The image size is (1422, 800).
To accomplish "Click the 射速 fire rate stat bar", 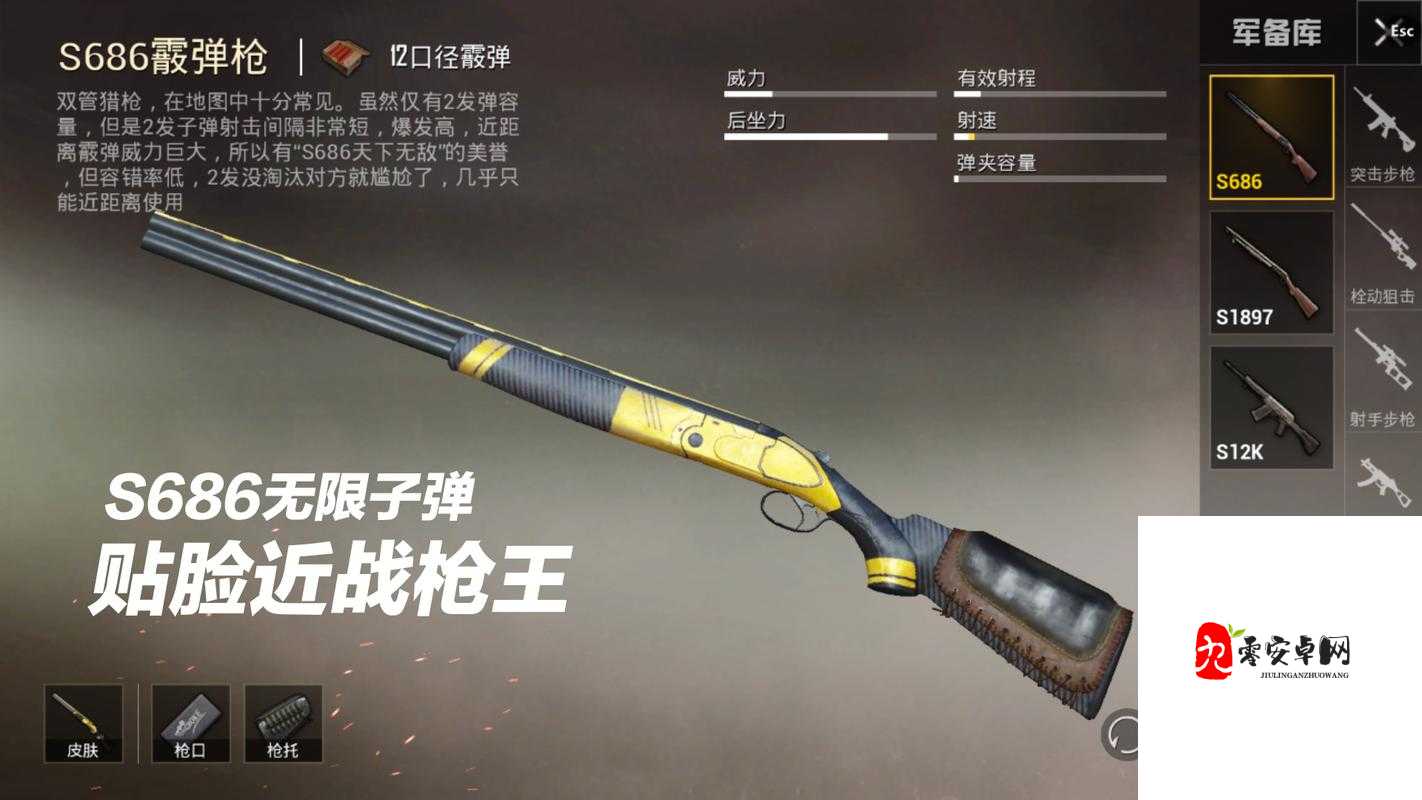I will pyautogui.click(x=1062, y=136).
